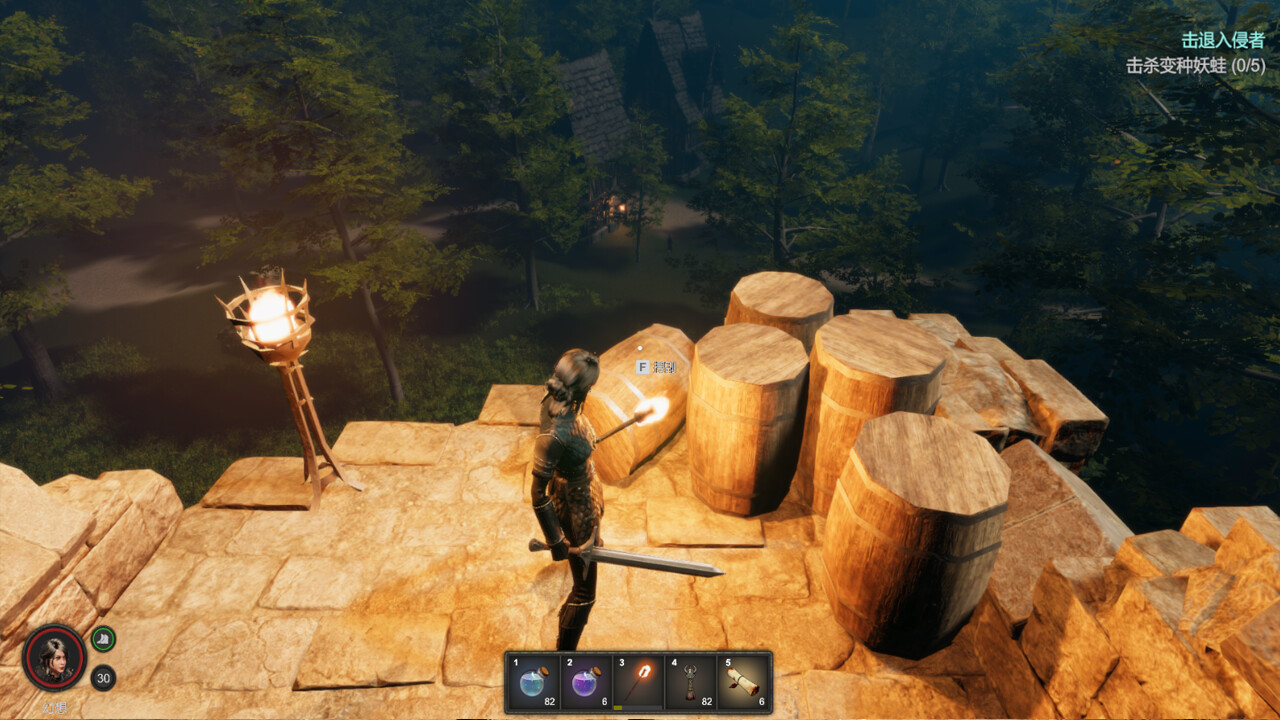Toggle the green boots speed buff
Viewport: 1280px width, 720px height.
point(101,637)
